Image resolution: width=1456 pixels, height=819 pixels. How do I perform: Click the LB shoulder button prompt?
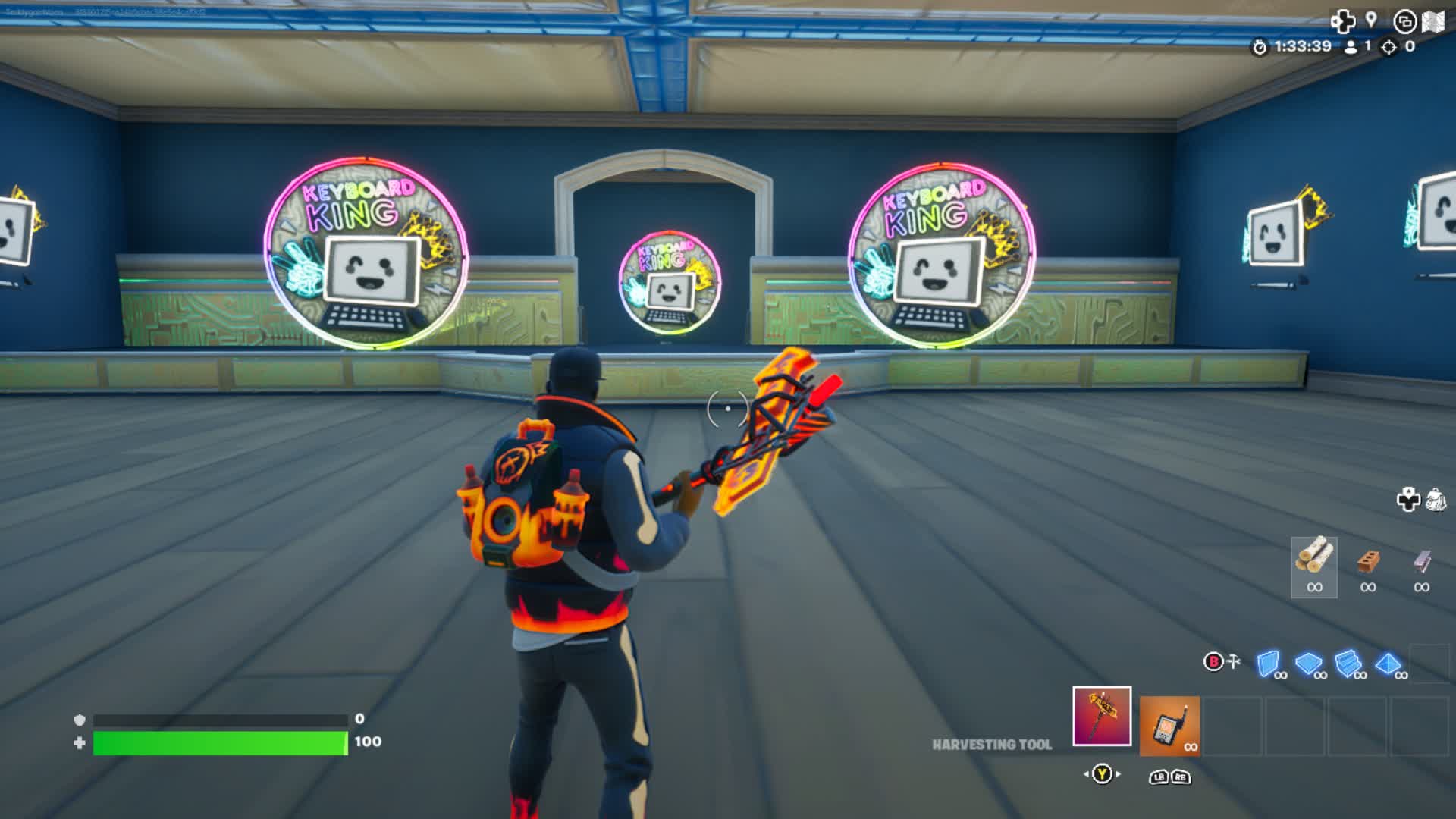pyautogui.click(x=1158, y=777)
